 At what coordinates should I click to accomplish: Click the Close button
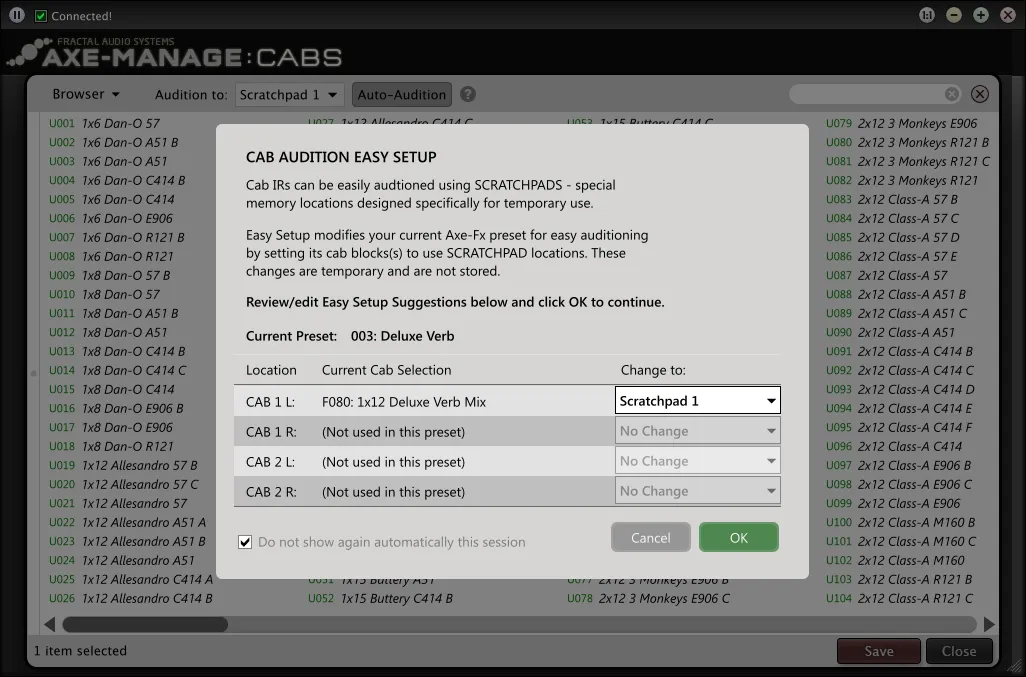tap(958, 651)
